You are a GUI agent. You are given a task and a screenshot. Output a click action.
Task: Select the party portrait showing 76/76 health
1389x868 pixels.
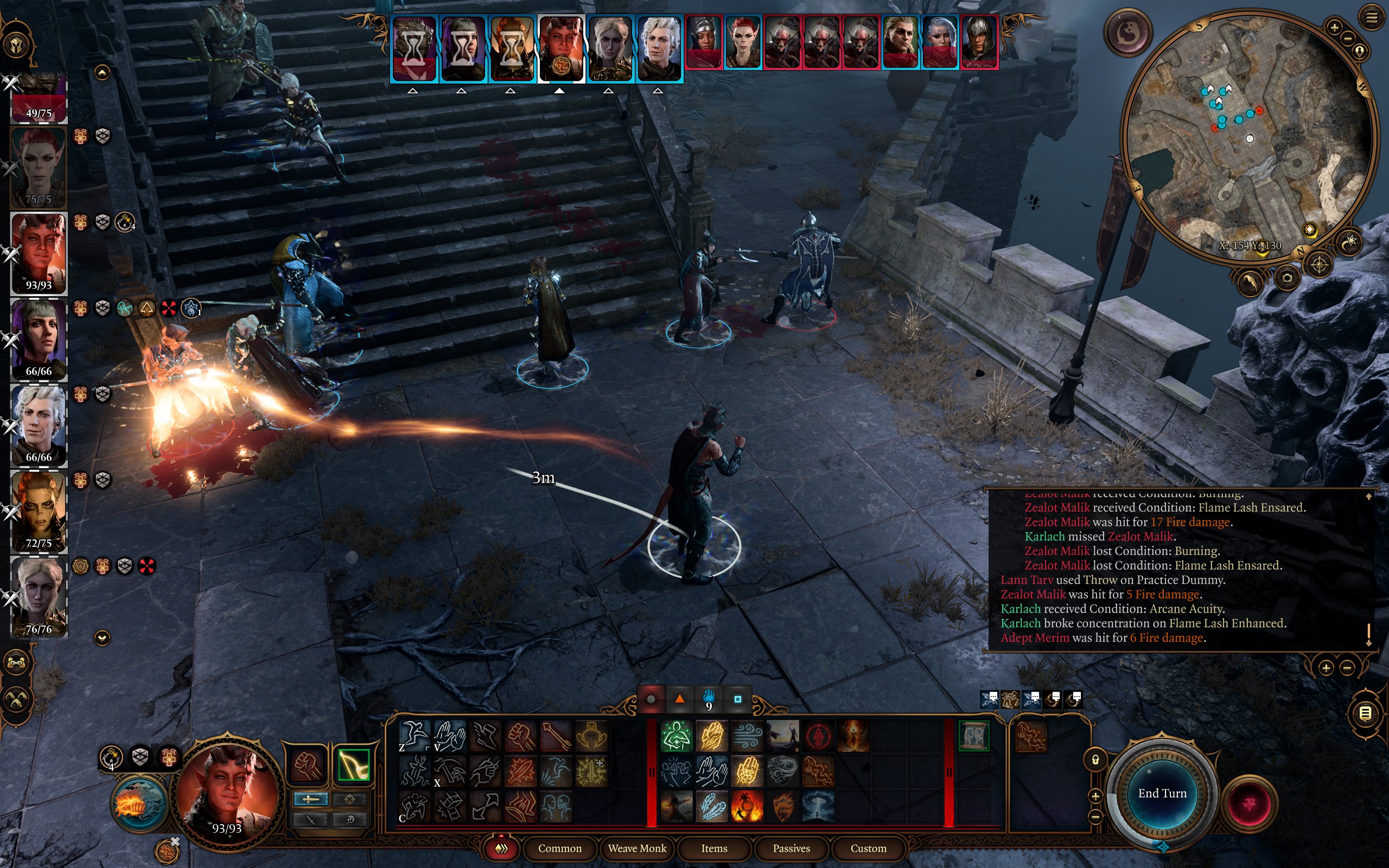click(x=39, y=597)
